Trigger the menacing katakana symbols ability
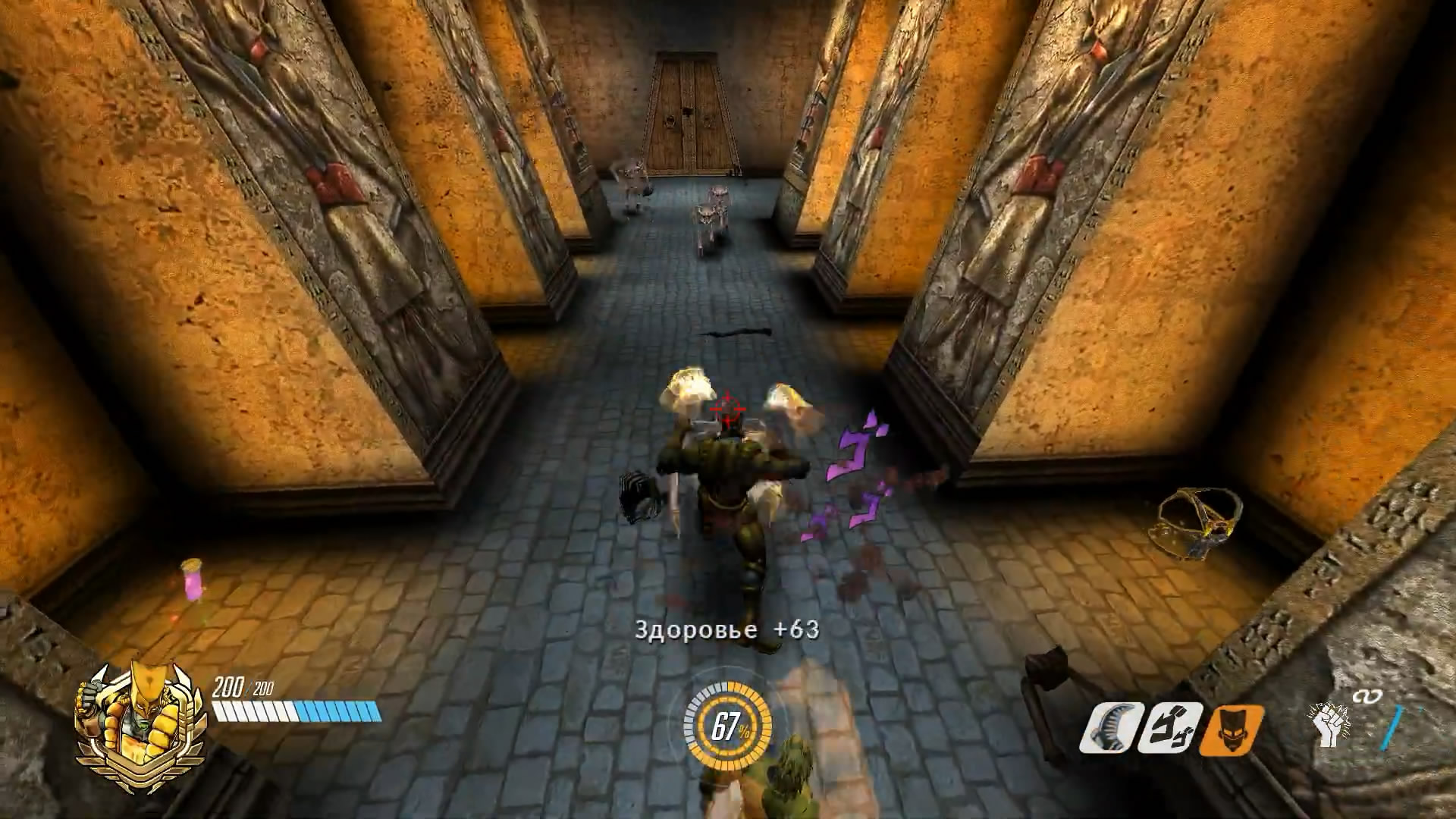 coord(1172,728)
